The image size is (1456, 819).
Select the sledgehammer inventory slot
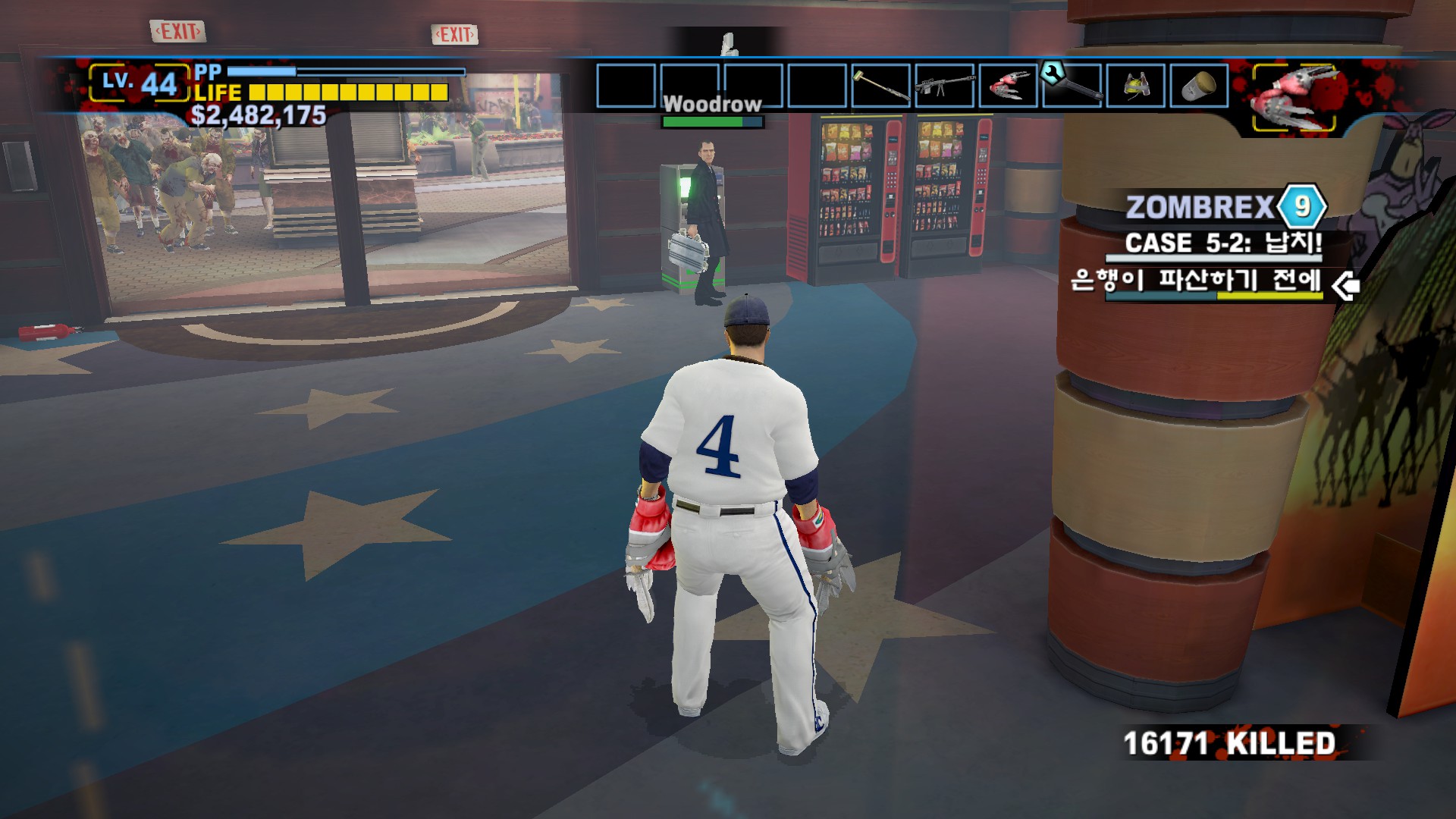coord(881,86)
